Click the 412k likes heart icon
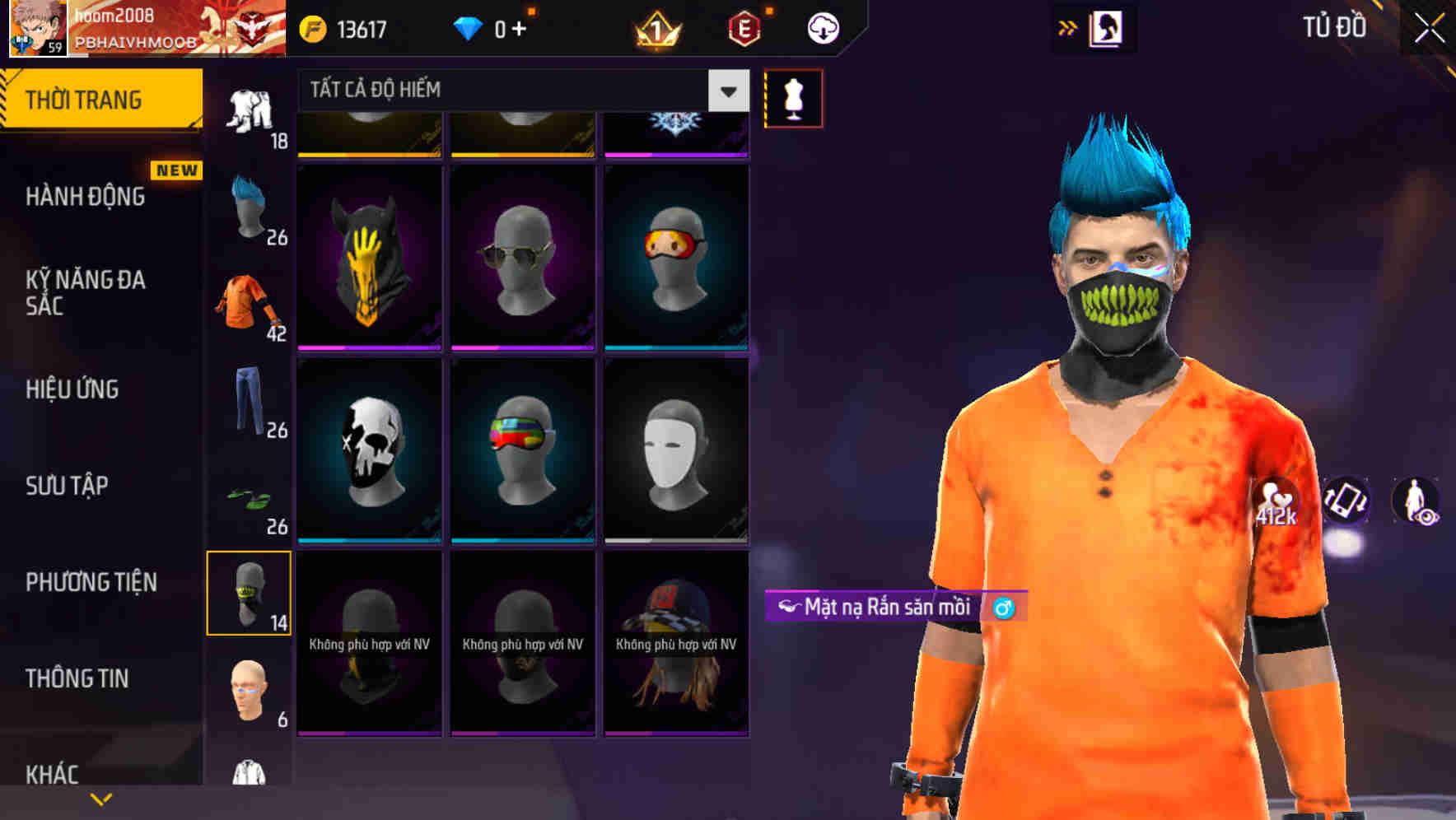Viewport: 1456px width, 820px height. 1273,501
